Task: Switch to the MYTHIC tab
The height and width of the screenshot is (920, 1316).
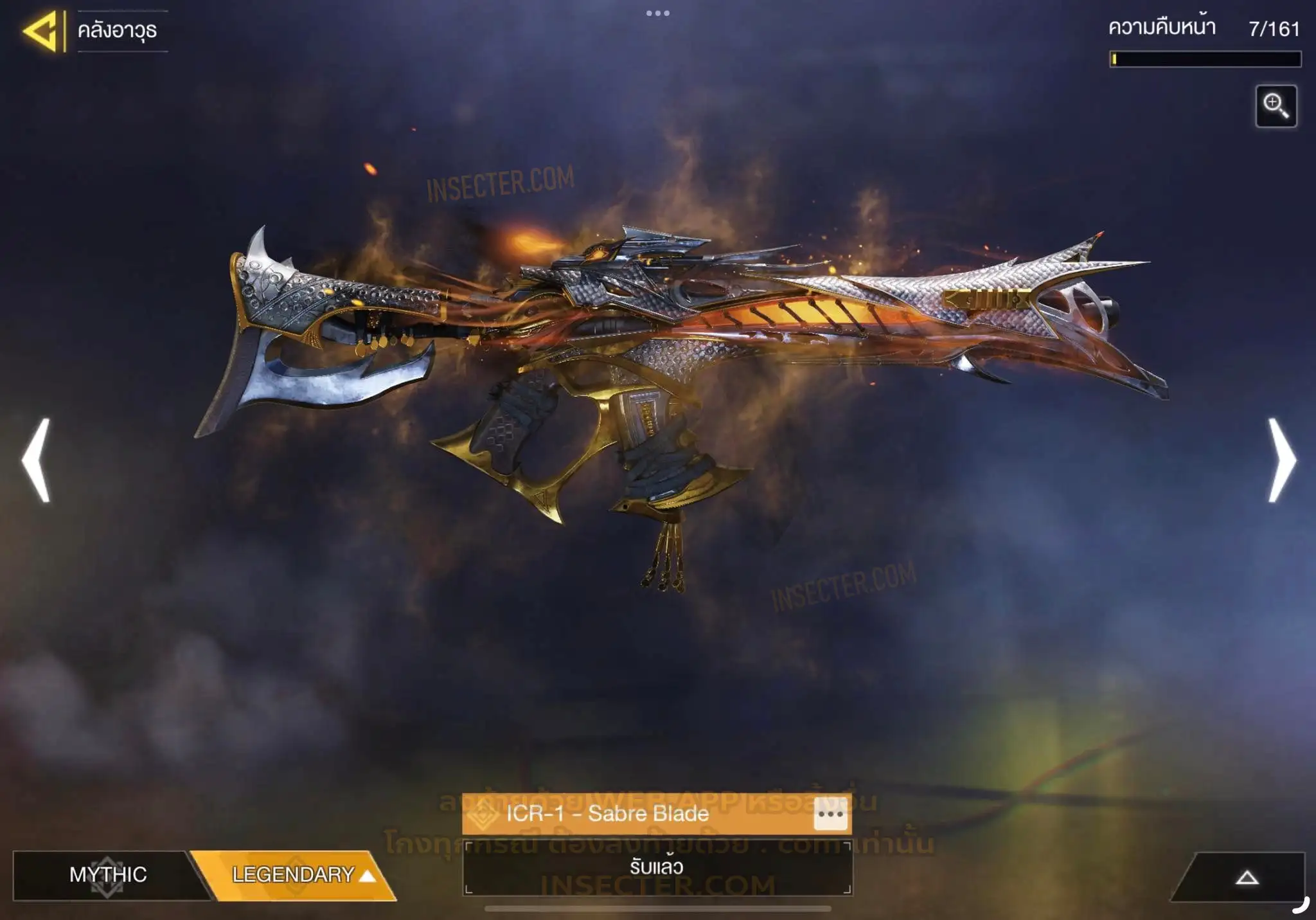Action: tap(107, 875)
